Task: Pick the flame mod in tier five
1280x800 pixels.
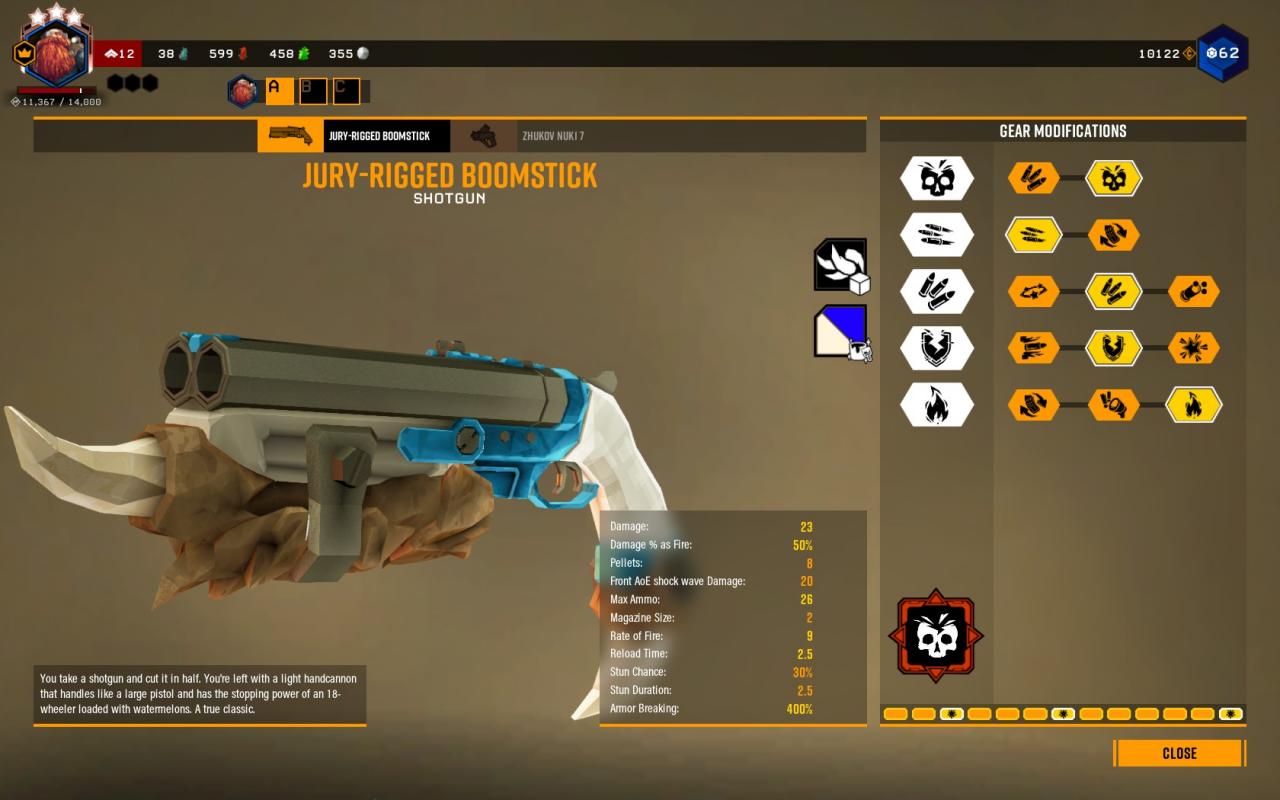Action: [1194, 405]
